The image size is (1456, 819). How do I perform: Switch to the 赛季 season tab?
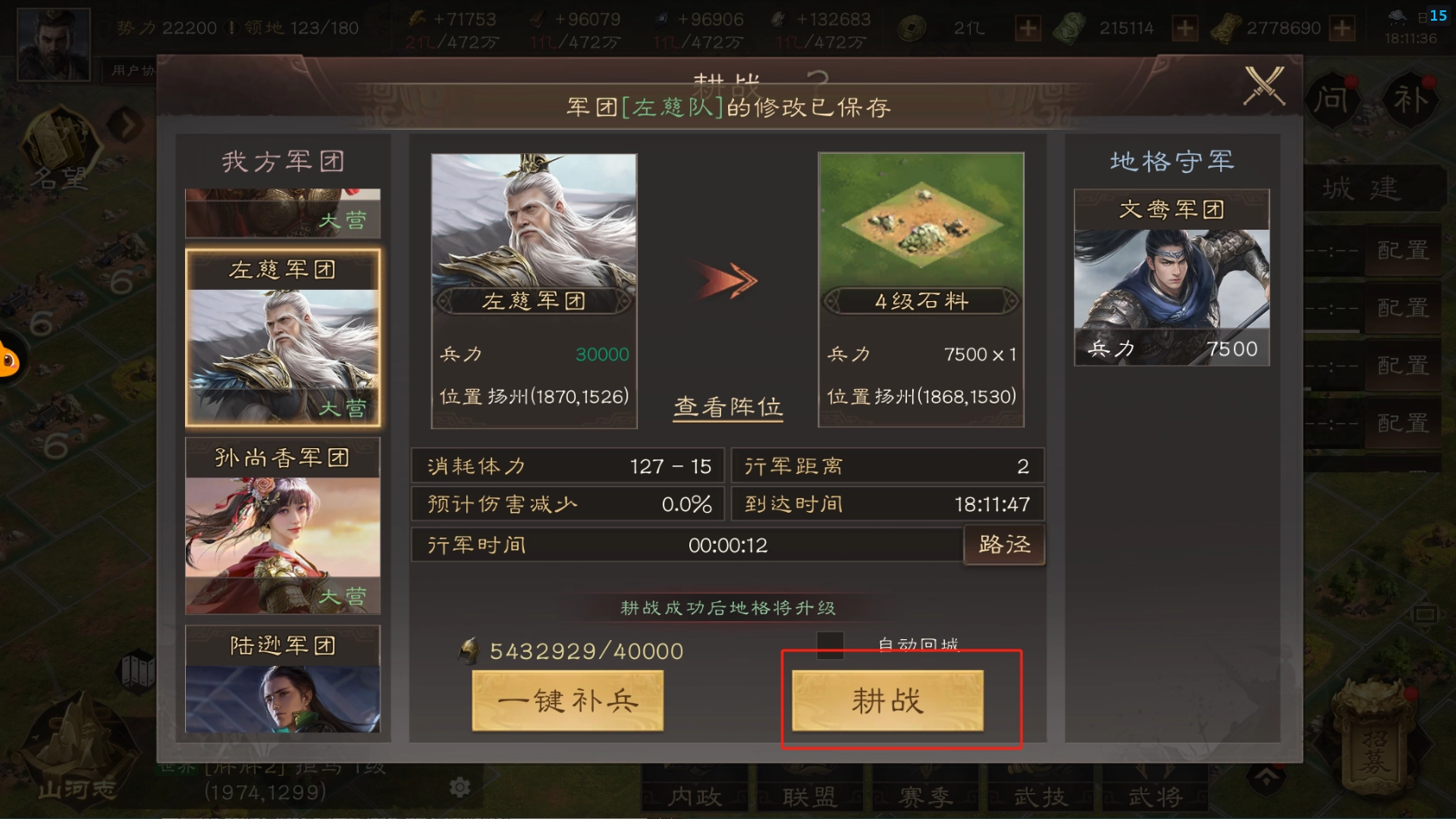click(x=925, y=797)
